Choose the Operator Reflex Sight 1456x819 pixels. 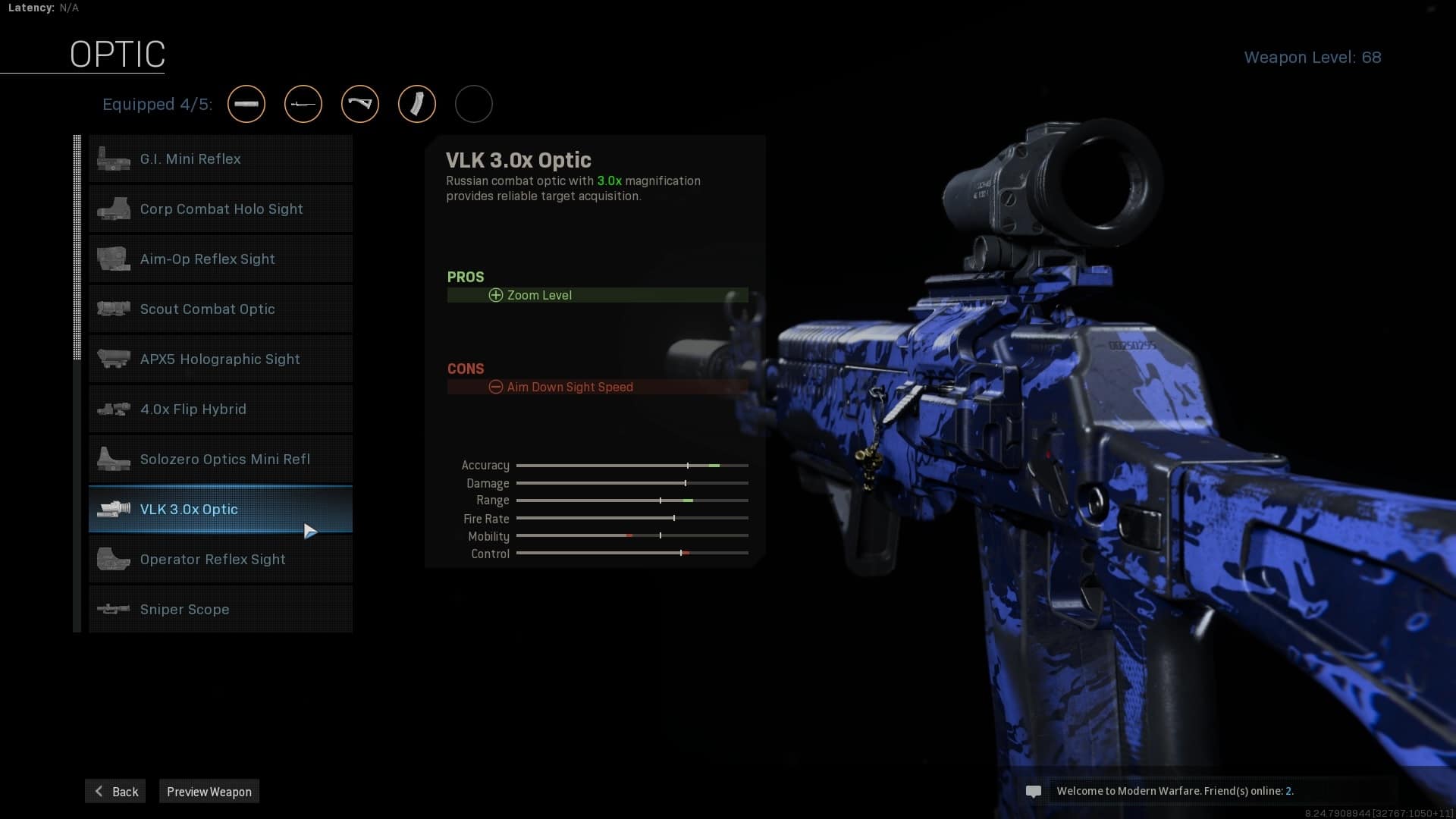point(220,560)
